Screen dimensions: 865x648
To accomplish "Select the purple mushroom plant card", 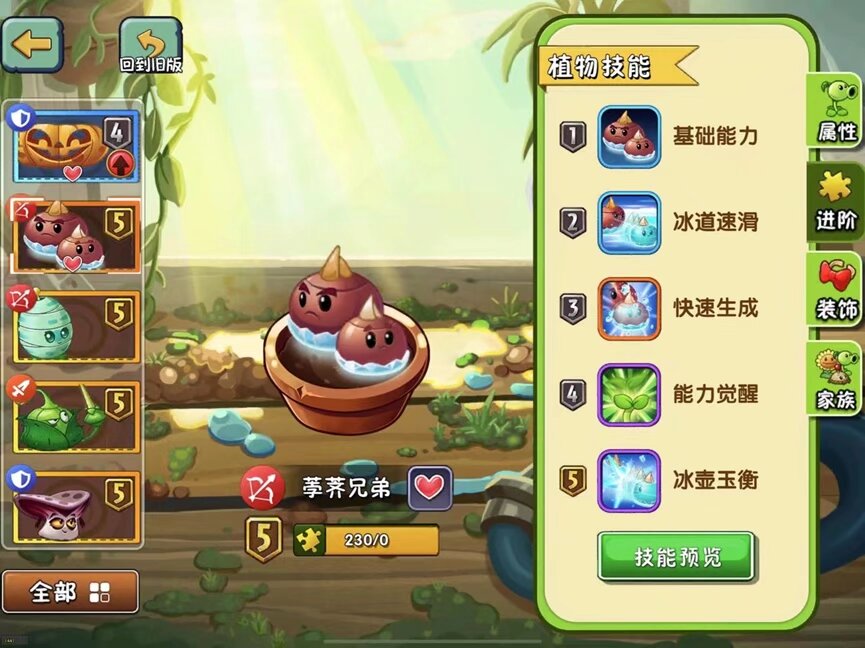I will click(75, 507).
